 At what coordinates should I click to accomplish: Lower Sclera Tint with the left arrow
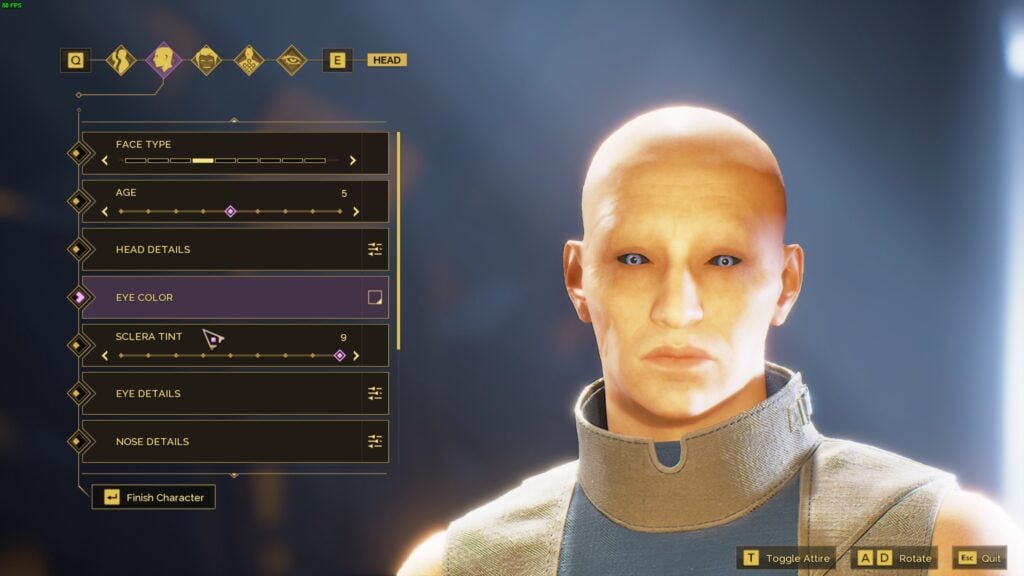[105, 355]
